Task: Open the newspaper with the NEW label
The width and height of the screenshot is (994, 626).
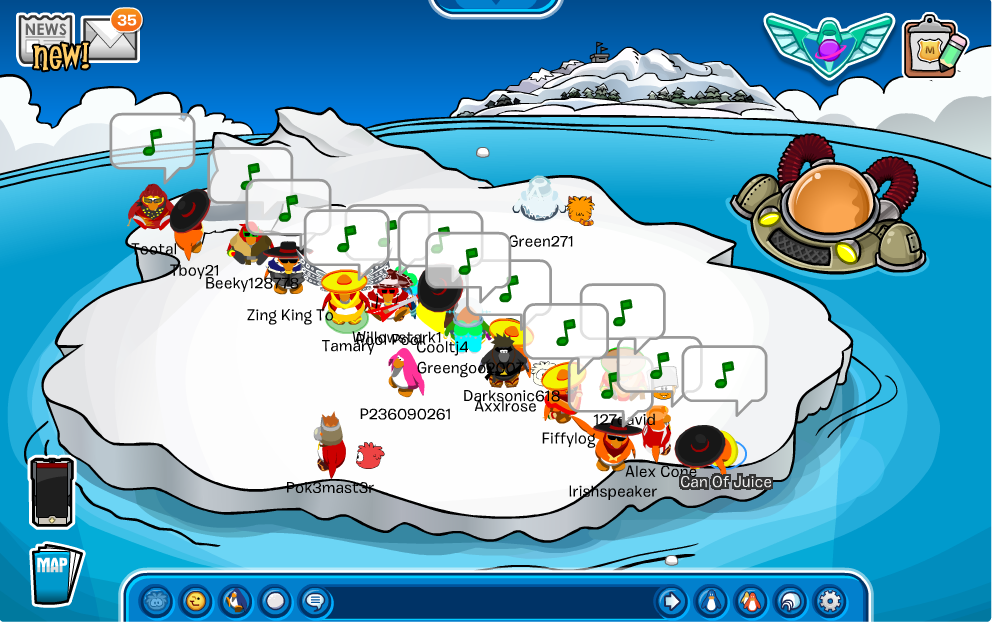Action: (x=47, y=40)
